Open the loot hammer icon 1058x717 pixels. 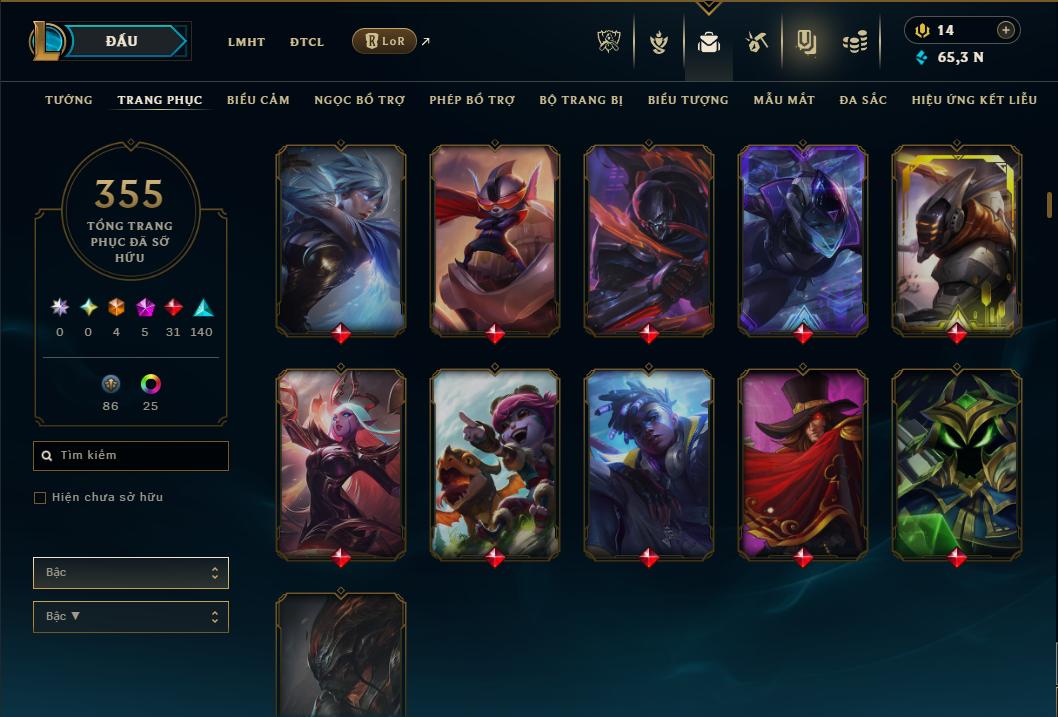756,42
